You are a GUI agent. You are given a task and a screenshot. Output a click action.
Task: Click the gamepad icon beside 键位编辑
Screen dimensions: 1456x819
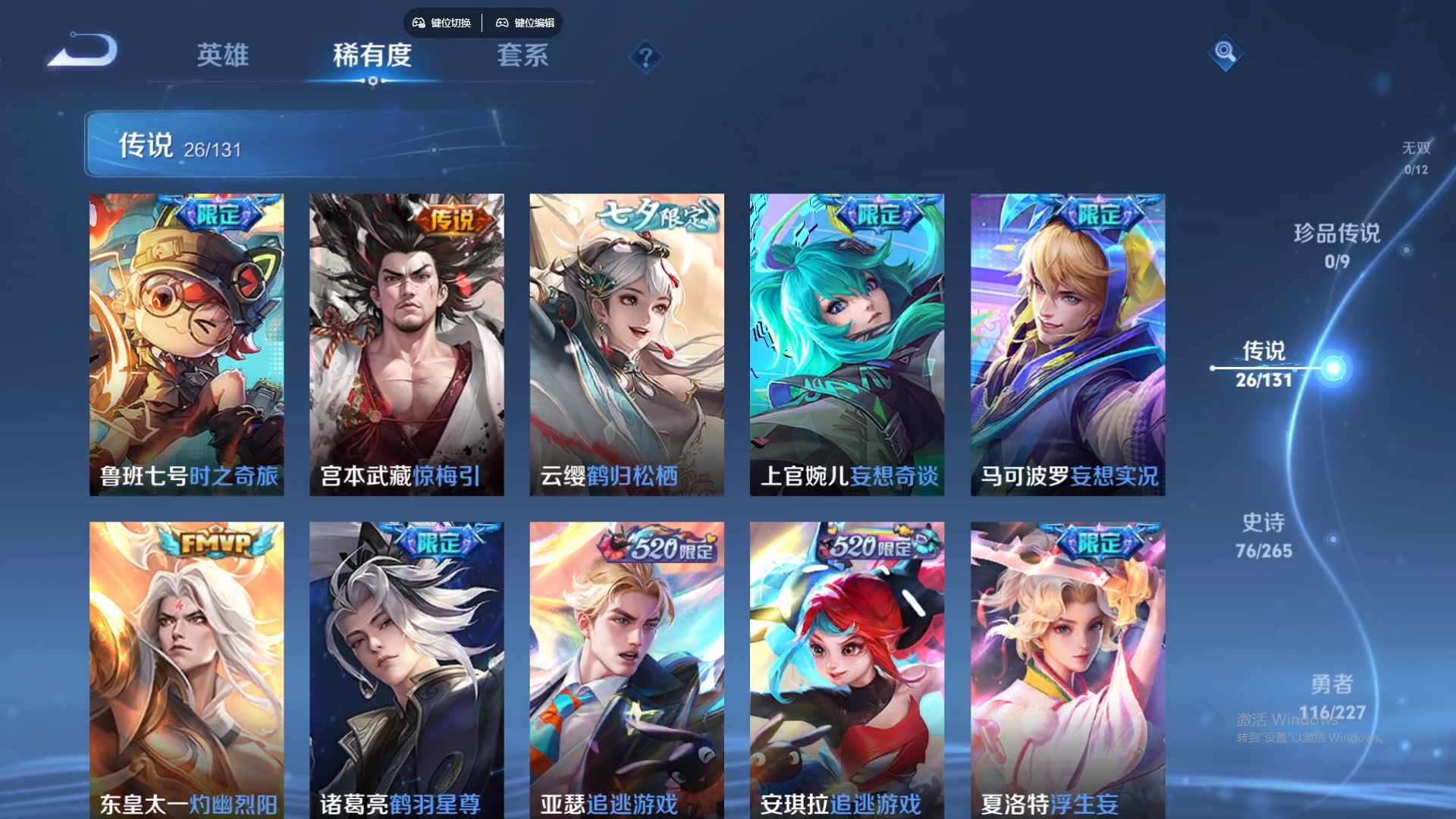click(502, 23)
